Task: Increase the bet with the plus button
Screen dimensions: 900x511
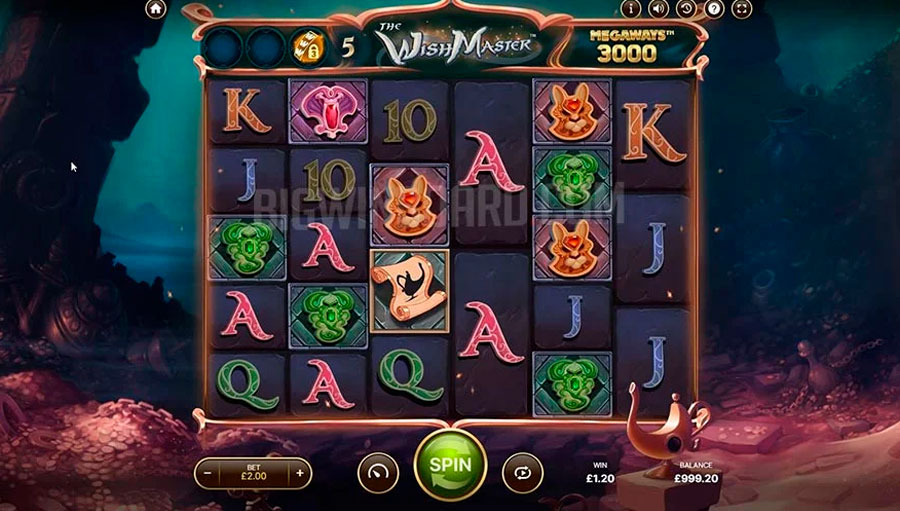Action: 299,471
